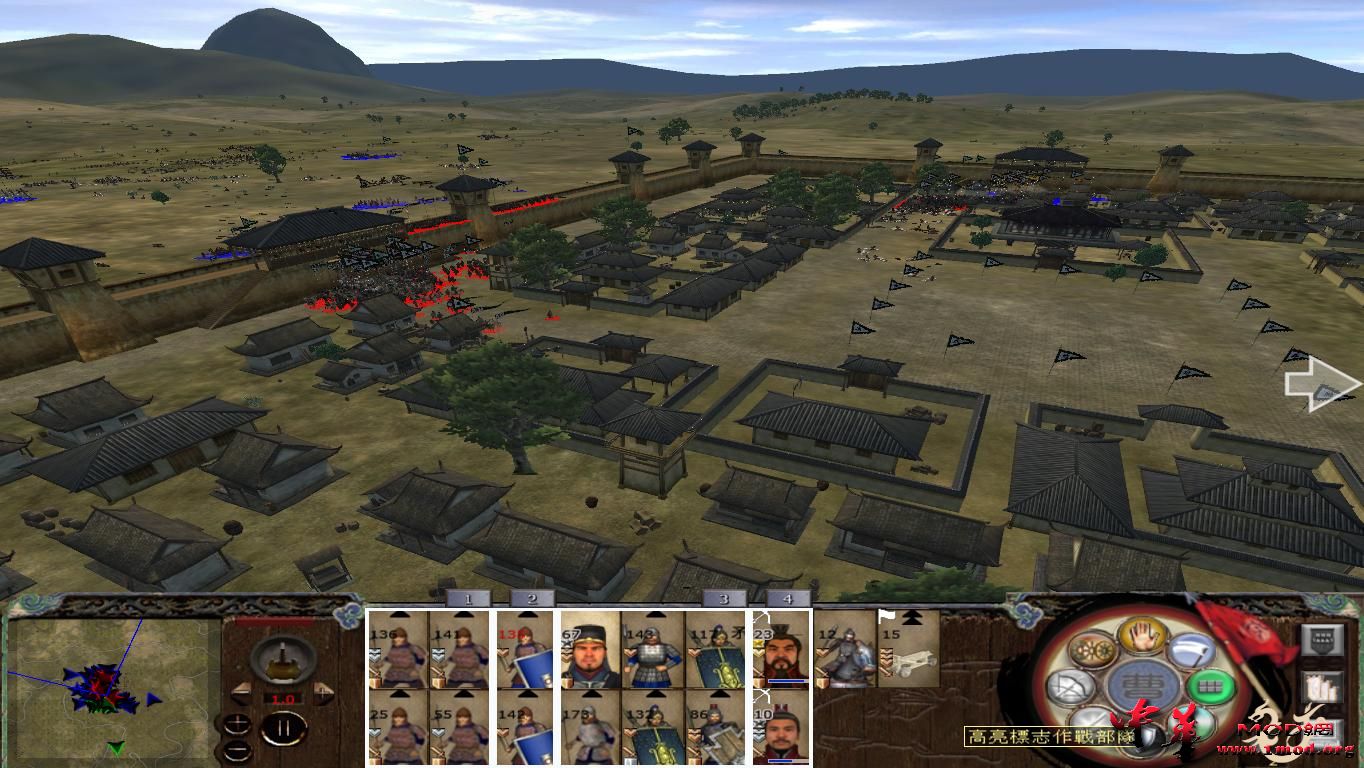Open the army details shield button on the right

pyautogui.click(x=1322, y=640)
